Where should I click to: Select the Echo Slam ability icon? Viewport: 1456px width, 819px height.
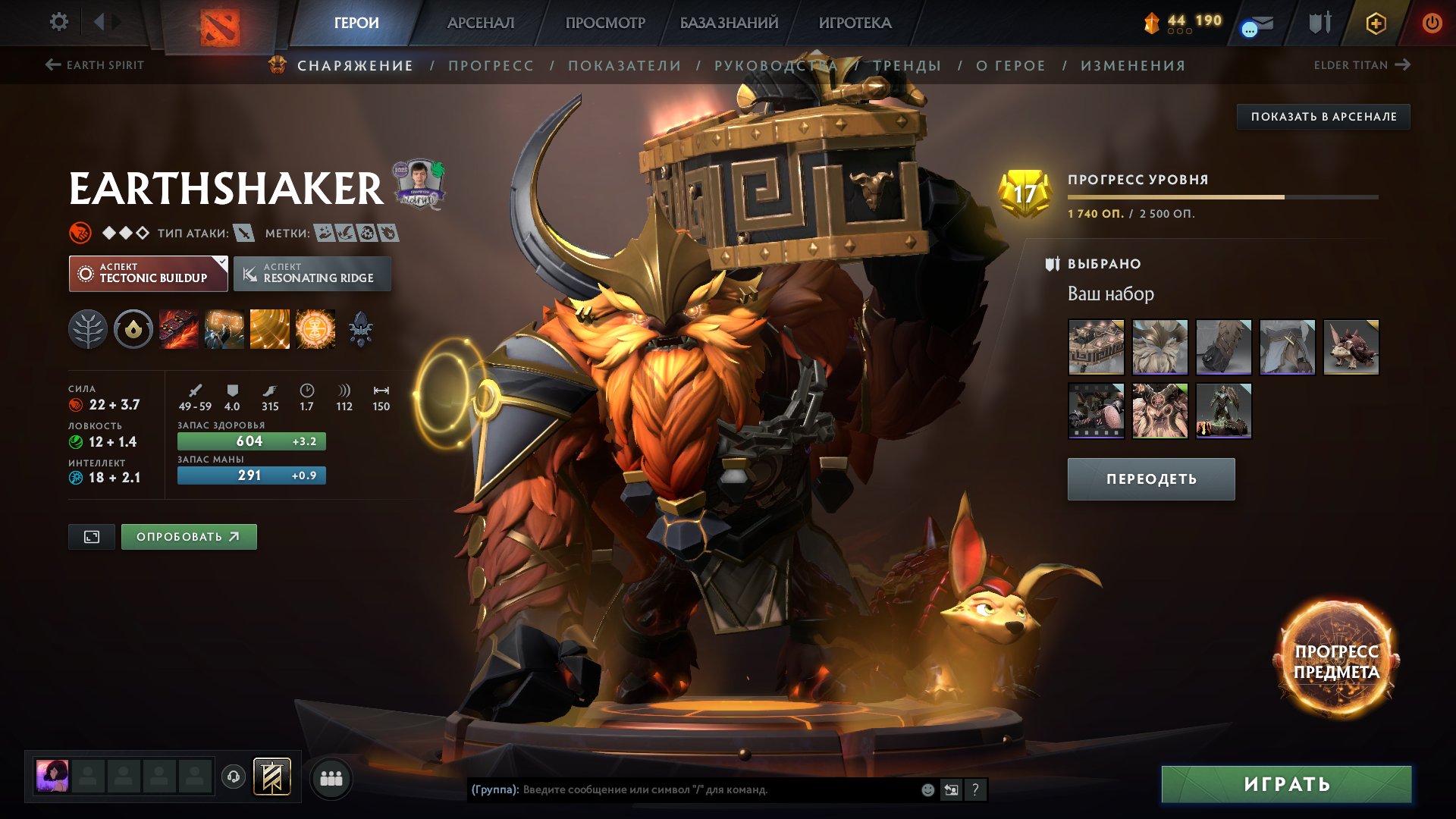(315, 328)
